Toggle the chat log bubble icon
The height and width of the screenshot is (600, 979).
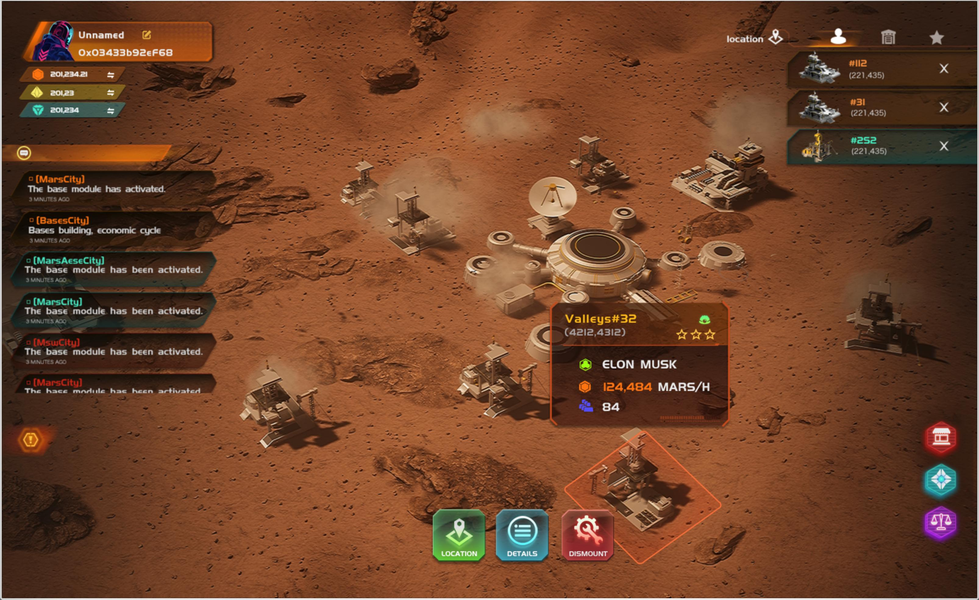[x=24, y=153]
